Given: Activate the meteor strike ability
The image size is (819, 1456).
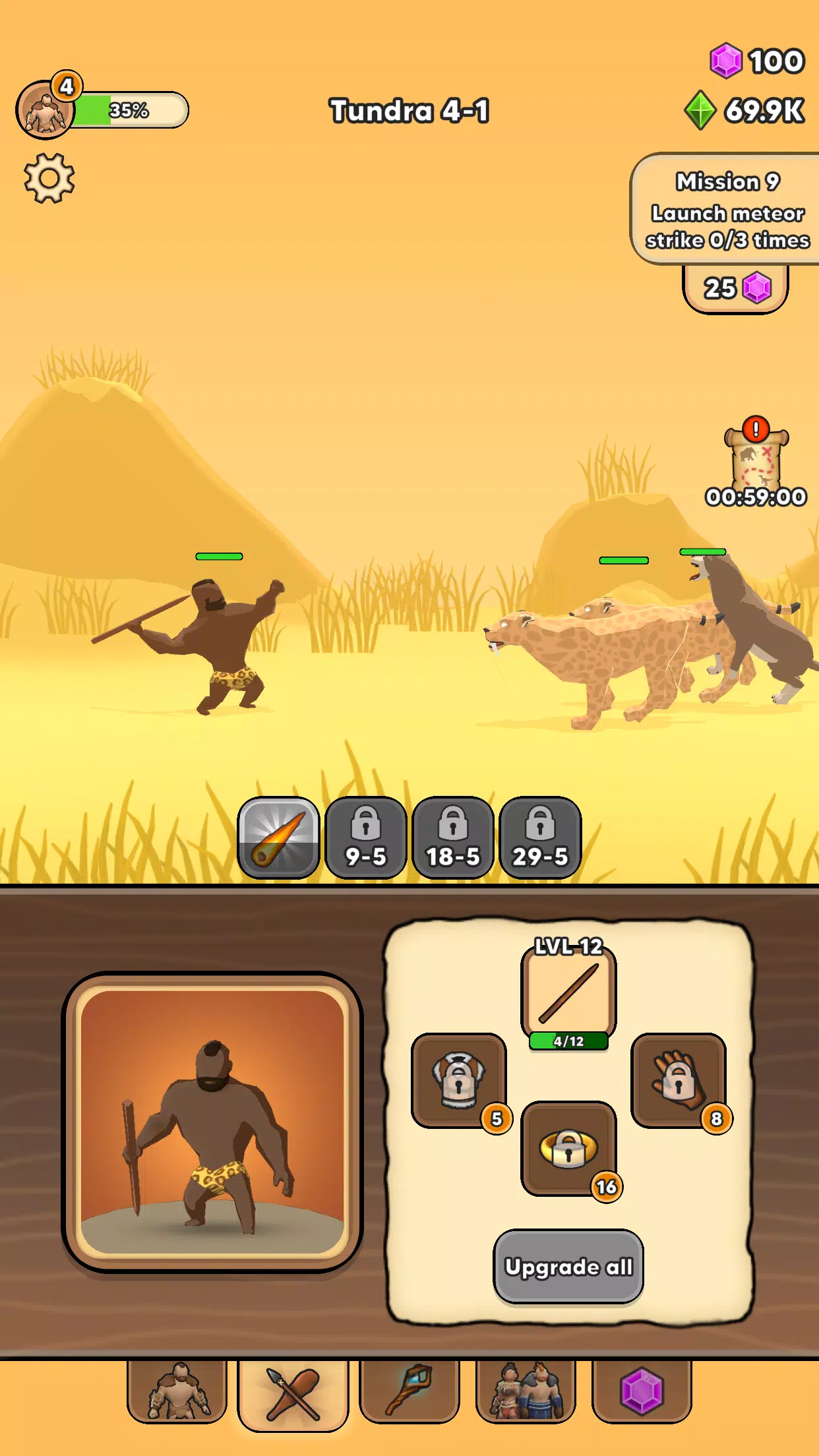Looking at the screenshot, I should 278,837.
